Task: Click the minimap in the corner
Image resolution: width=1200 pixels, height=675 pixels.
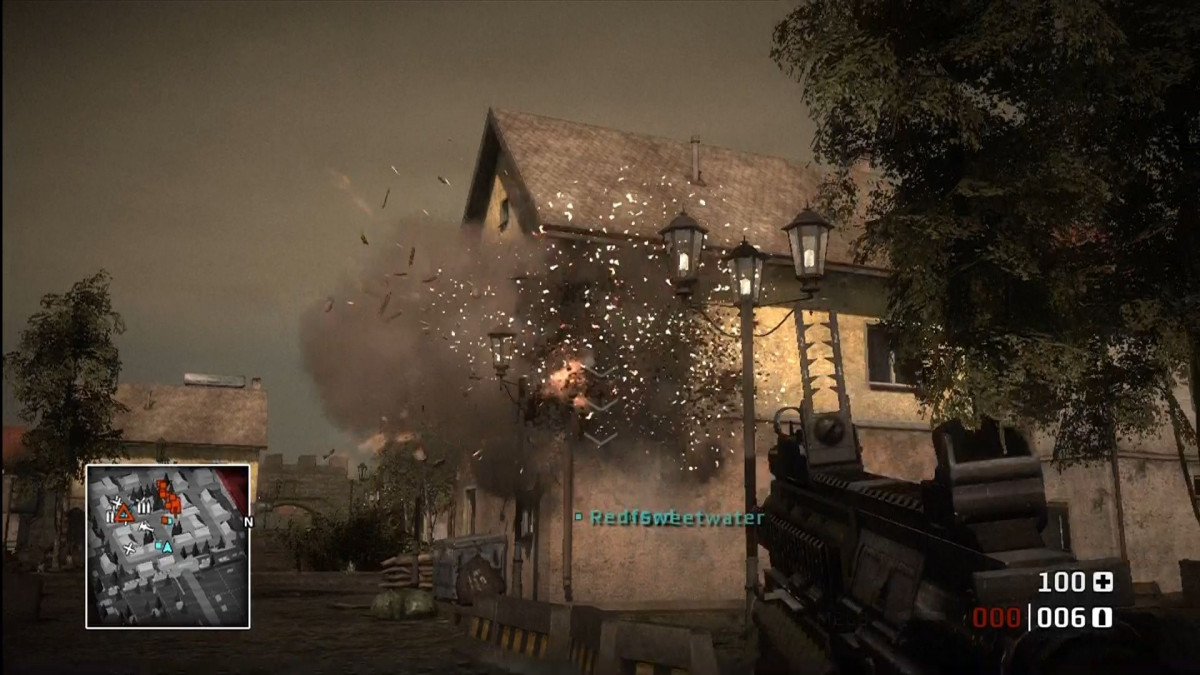Action: [x=167, y=546]
